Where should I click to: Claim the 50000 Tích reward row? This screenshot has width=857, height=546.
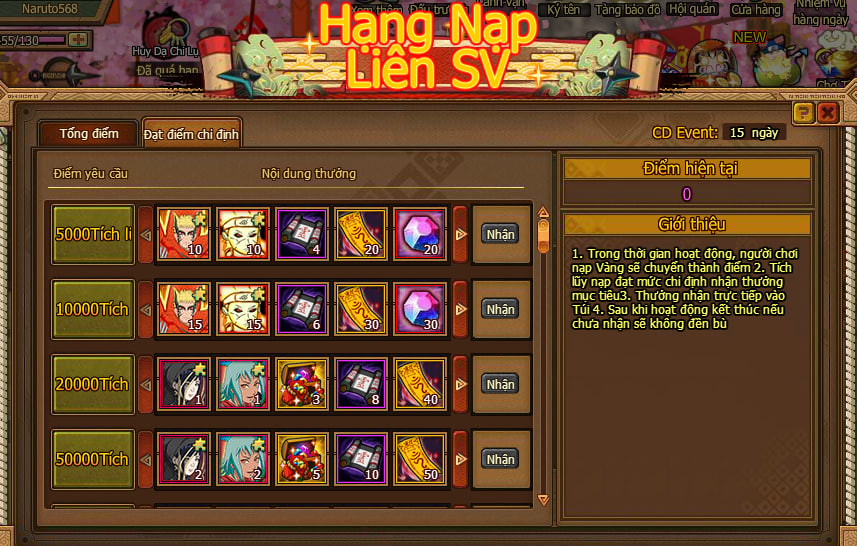pyautogui.click(x=500, y=459)
